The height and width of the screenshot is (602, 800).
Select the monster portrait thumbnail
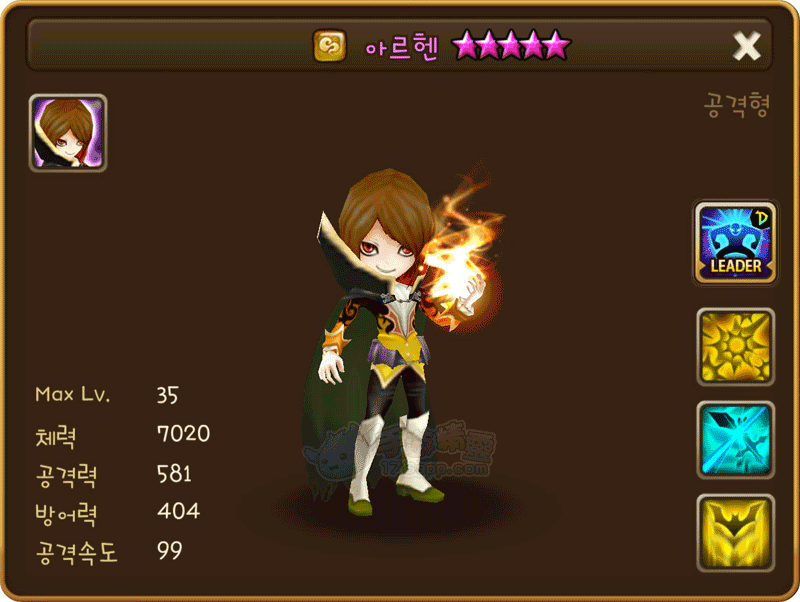68,133
